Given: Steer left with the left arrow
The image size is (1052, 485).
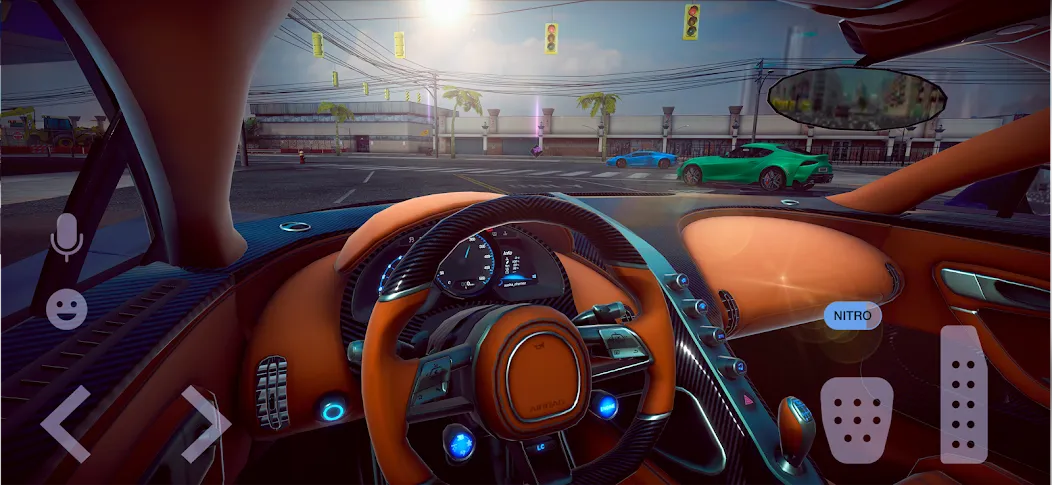Looking at the screenshot, I should click(x=64, y=423).
